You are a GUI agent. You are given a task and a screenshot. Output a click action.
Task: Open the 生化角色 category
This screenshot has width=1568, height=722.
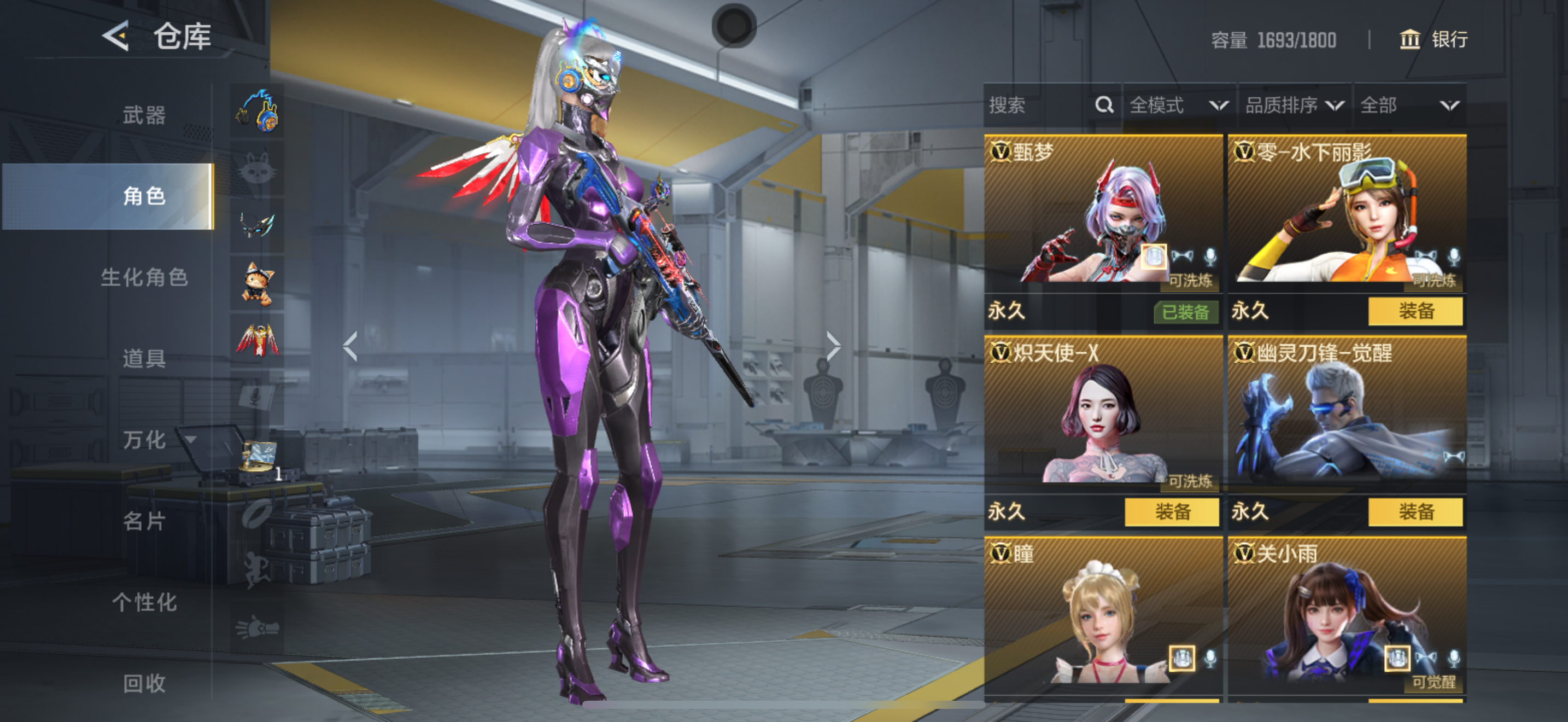pos(144,278)
